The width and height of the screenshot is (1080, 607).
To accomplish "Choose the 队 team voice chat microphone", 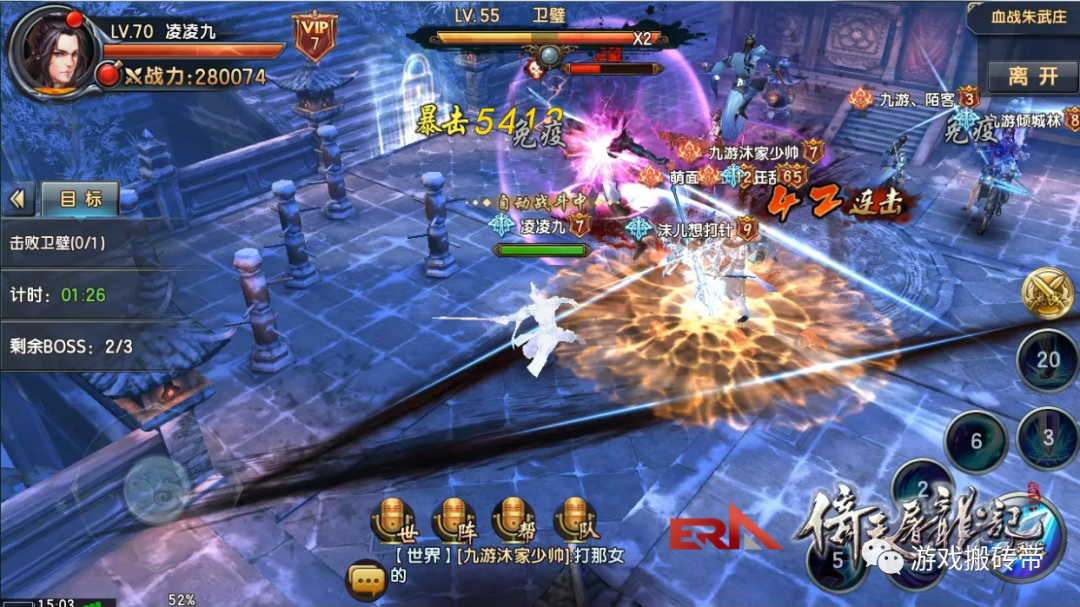I will [x=574, y=519].
